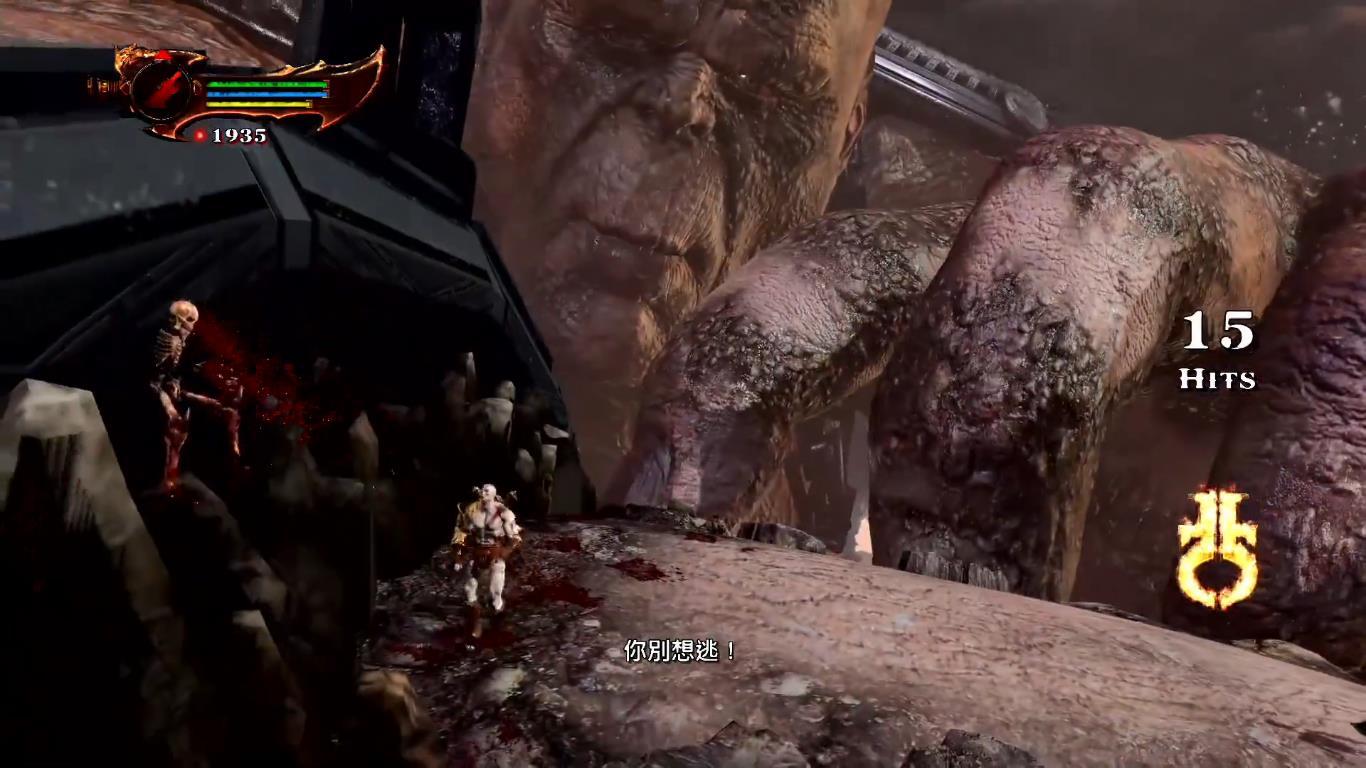Select the flaming golden weapon emblem
Screen dimensions: 1366x768
[x=1216, y=547]
